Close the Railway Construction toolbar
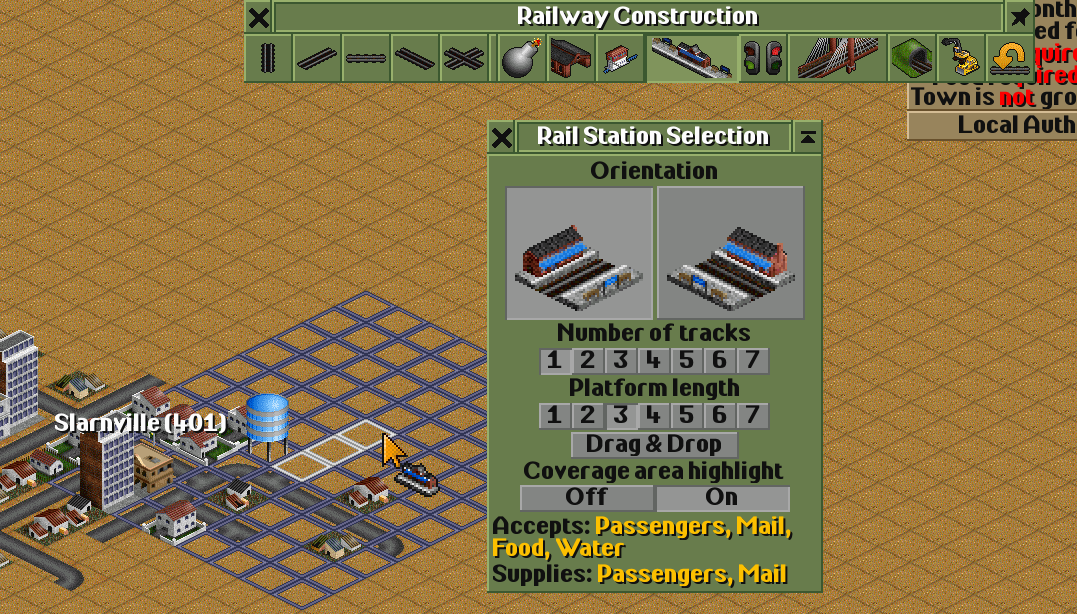 (x=258, y=17)
